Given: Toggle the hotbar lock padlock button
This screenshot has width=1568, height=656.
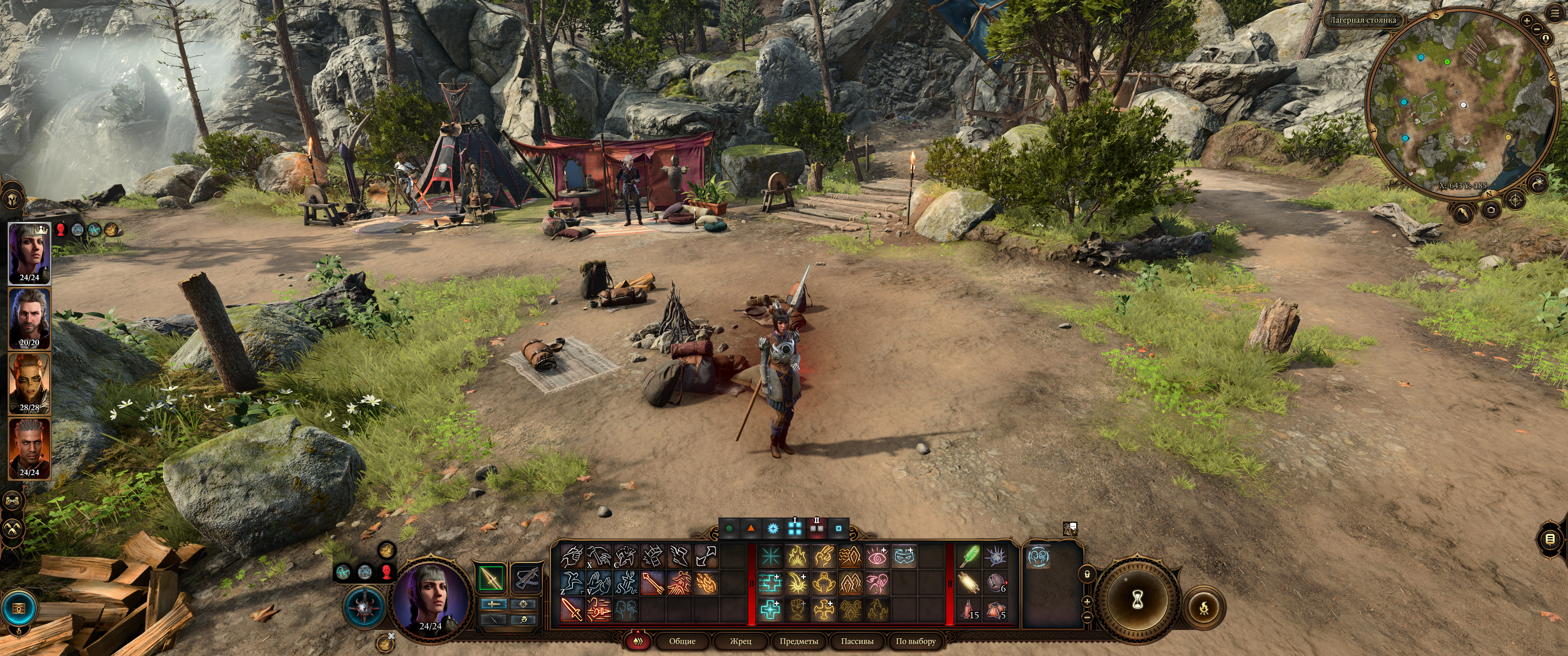Looking at the screenshot, I should (x=1087, y=574).
